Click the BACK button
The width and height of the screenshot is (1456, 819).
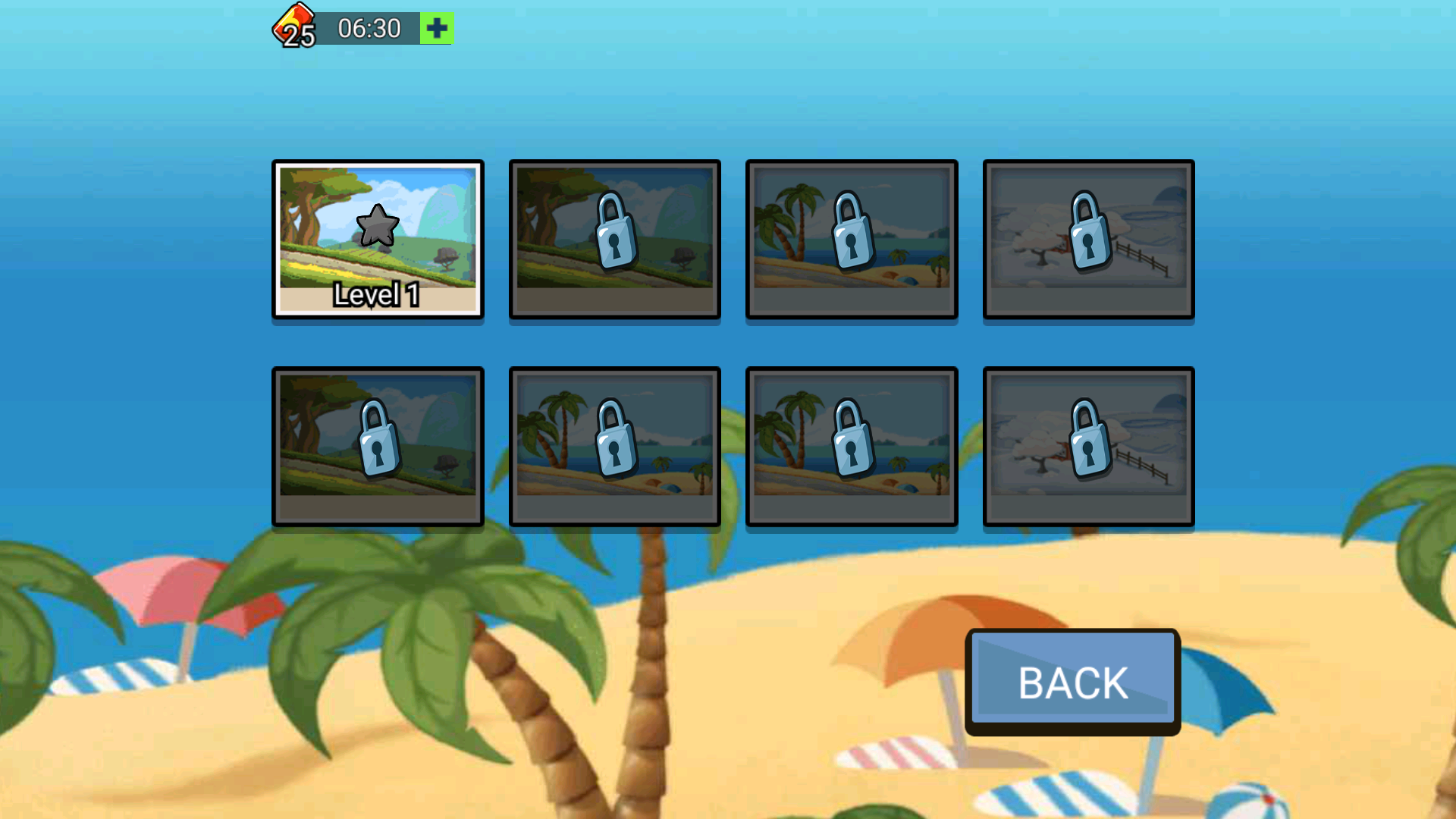tap(1072, 682)
